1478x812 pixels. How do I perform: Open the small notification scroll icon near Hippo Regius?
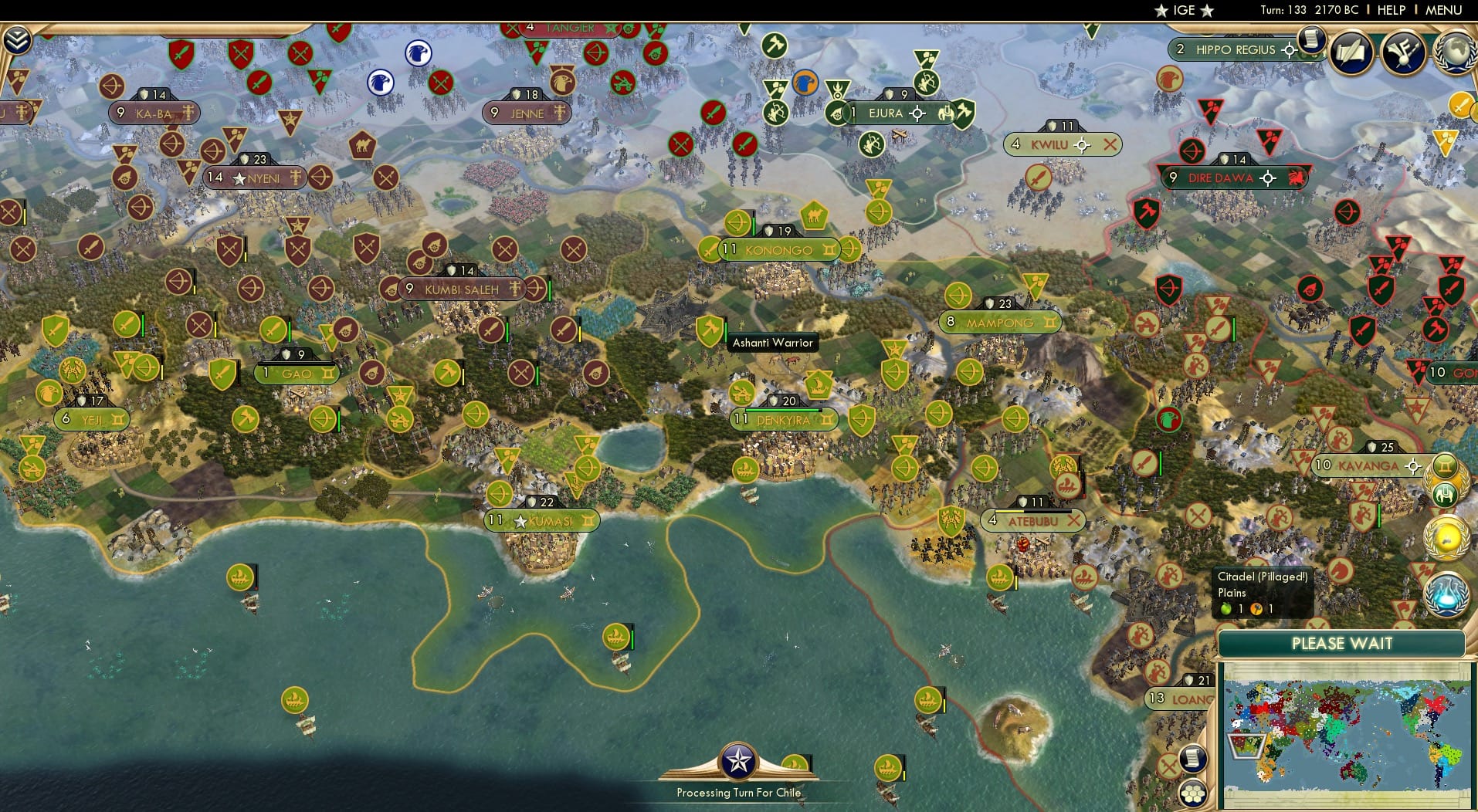coord(1311,40)
